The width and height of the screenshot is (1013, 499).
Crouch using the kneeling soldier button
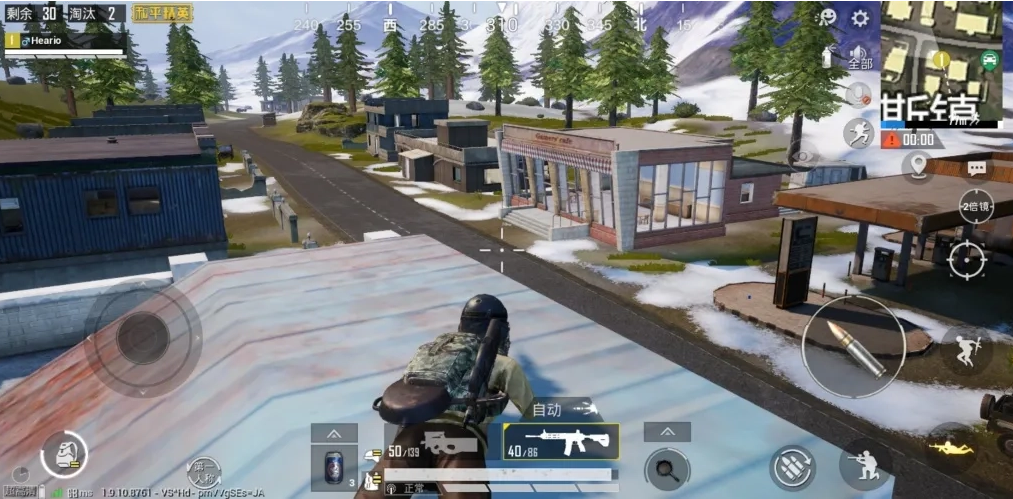click(x=864, y=465)
